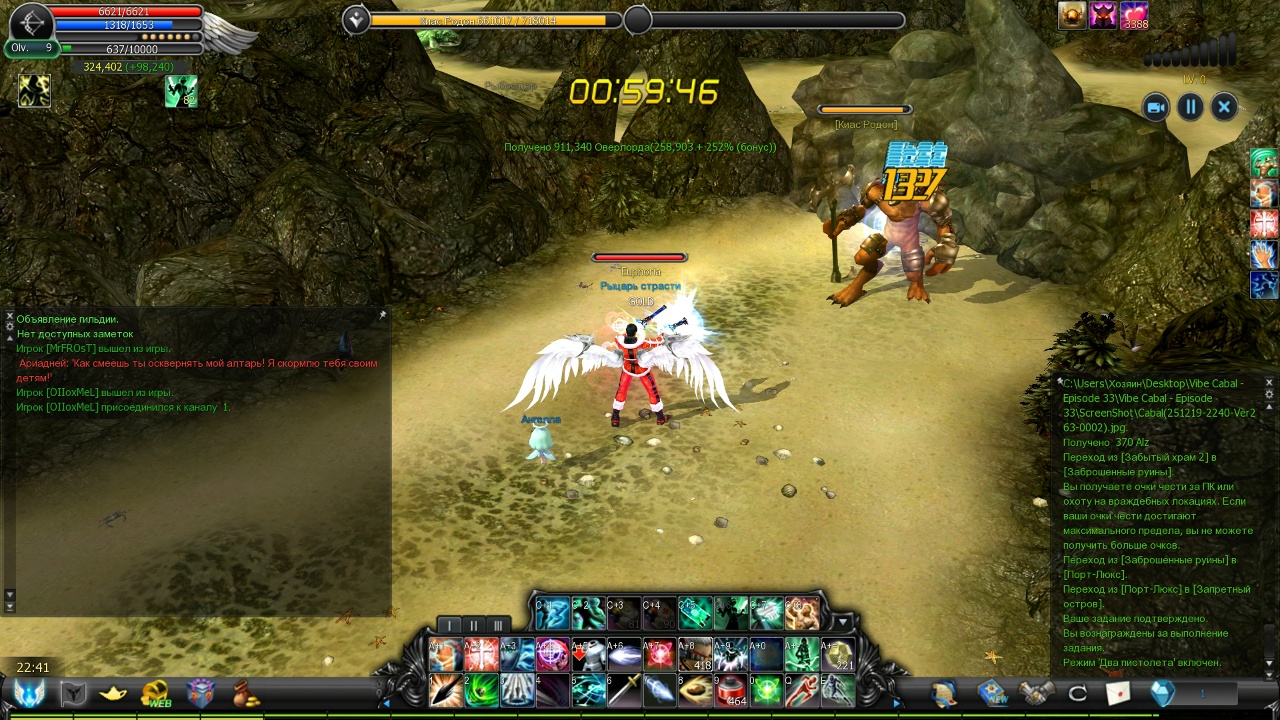
Task: Open the handshake icon in bottom bar
Action: point(1036,693)
